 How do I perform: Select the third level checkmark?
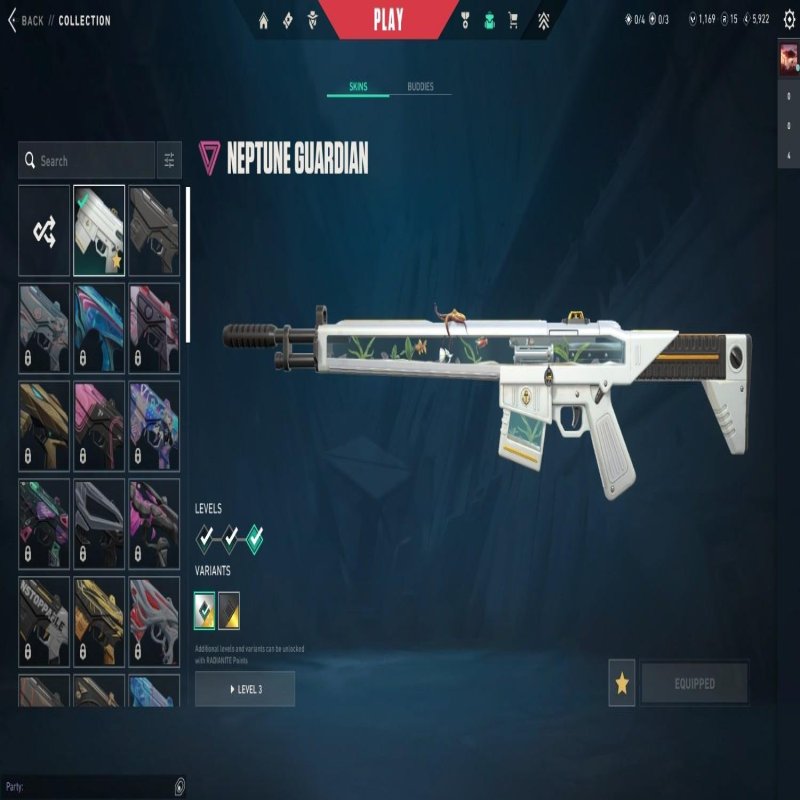click(x=254, y=539)
